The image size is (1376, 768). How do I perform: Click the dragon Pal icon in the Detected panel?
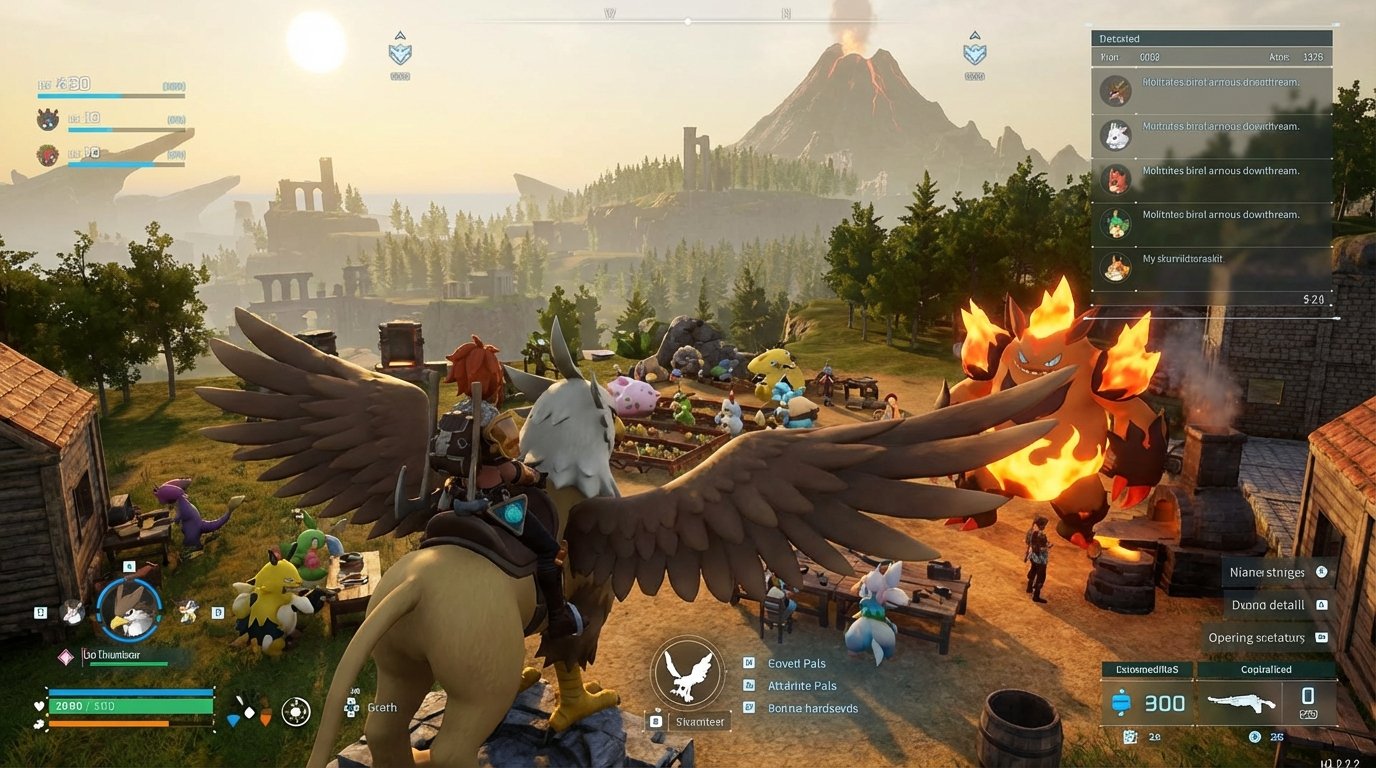coord(1114,91)
